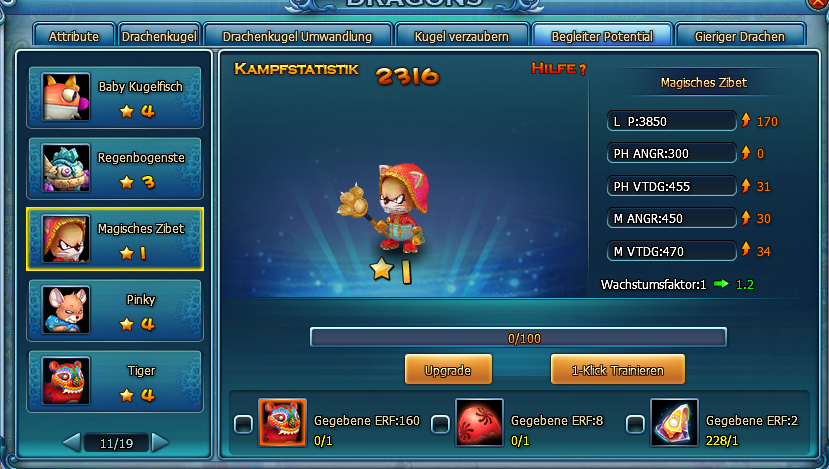Click the tiger mask item icon

pyautogui.click(x=282, y=422)
